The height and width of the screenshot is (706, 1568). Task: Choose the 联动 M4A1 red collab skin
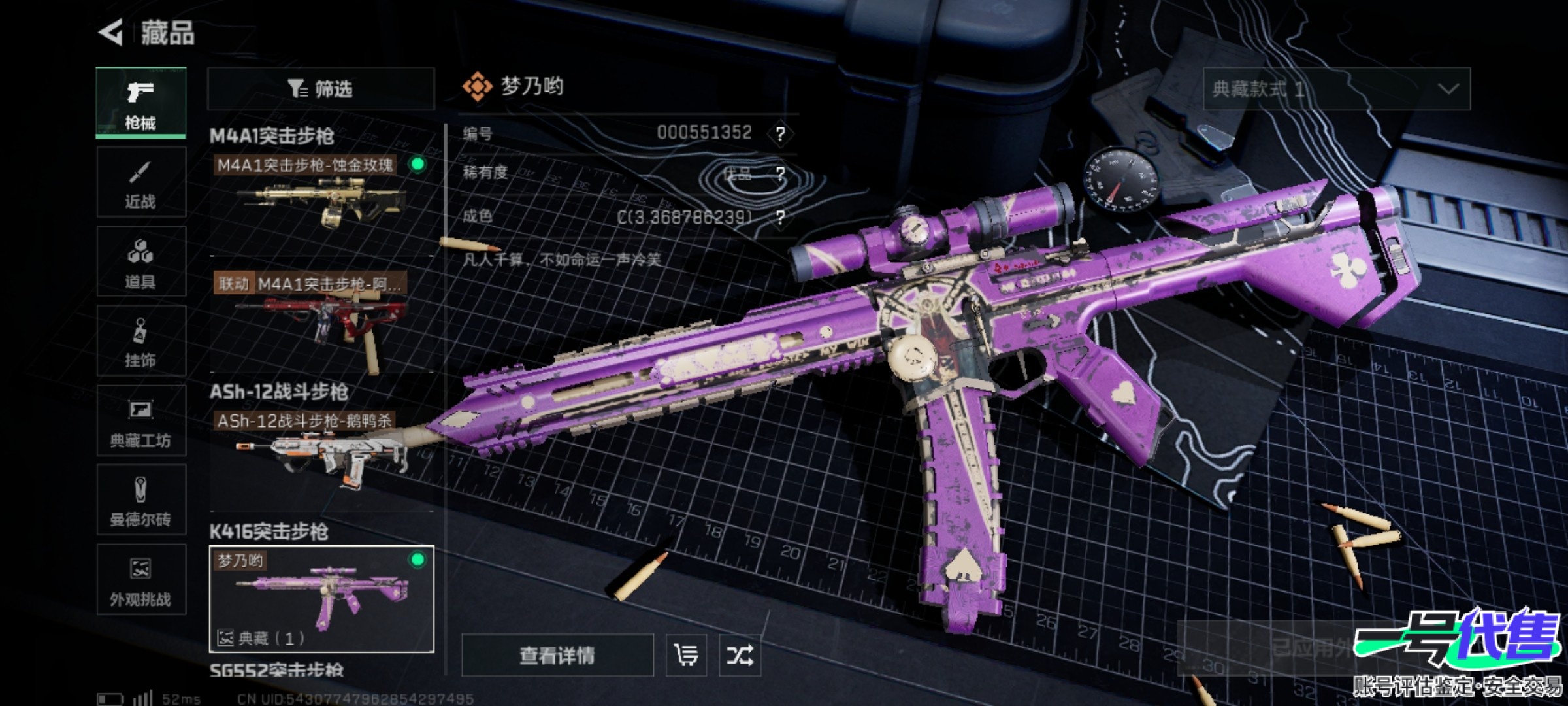pos(321,317)
